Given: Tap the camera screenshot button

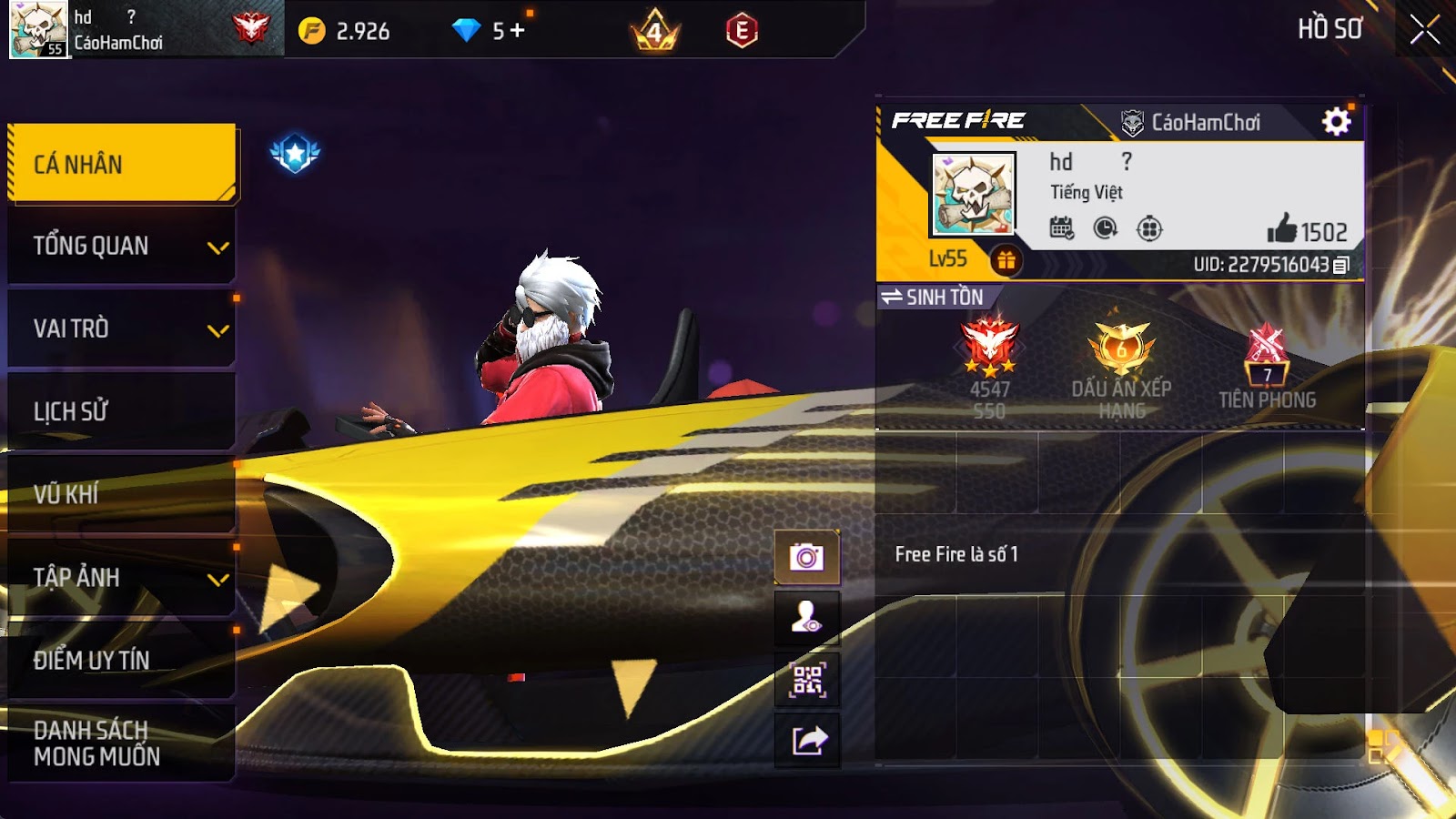Looking at the screenshot, I should (806, 556).
